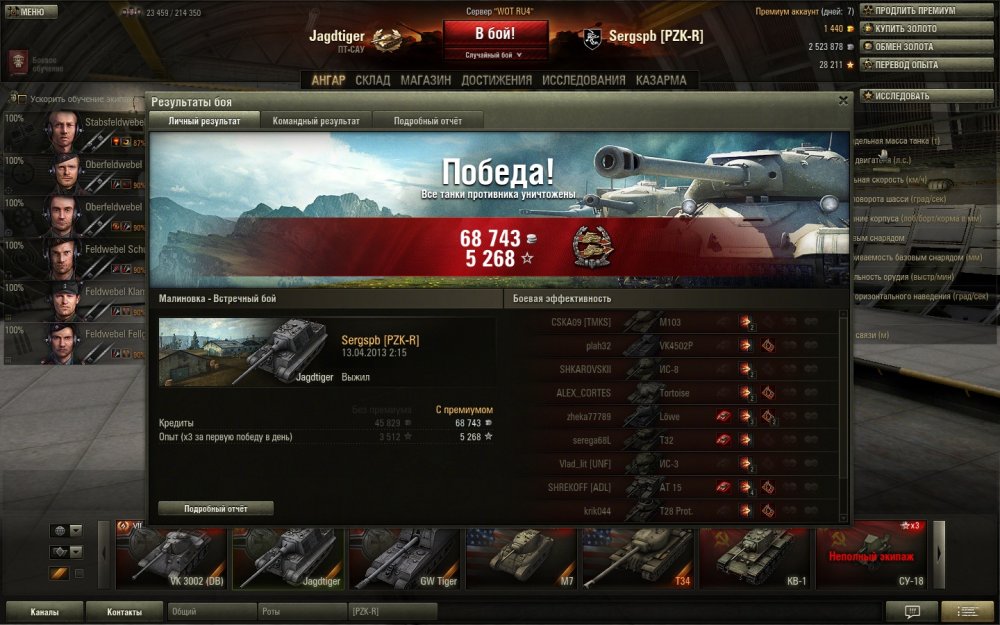The width and height of the screenshot is (1000, 625).
Task: Select the T34 tank in the carousel
Action: (638, 555)
